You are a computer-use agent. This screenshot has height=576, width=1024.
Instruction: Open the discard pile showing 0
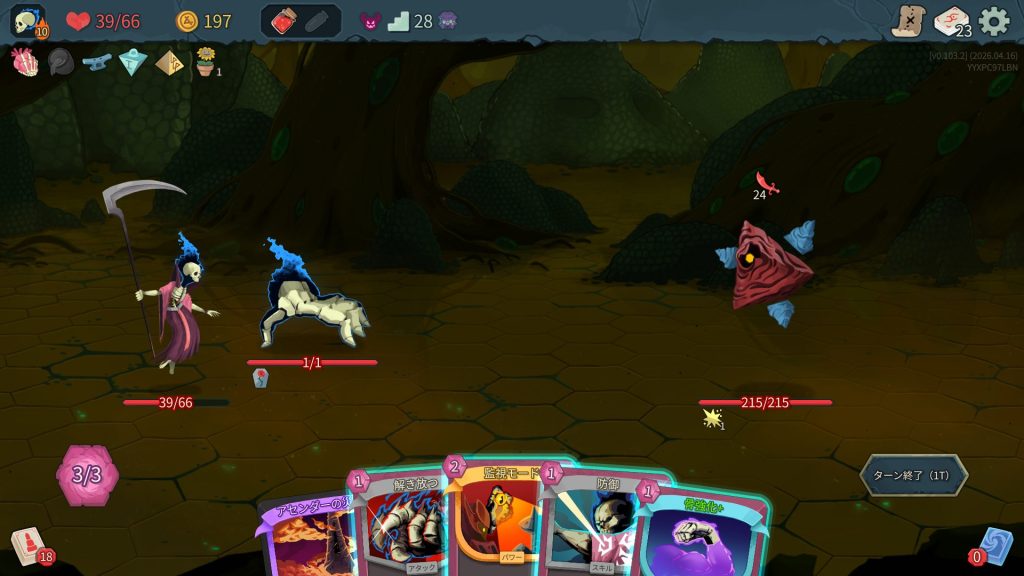(x=993, y=547)
